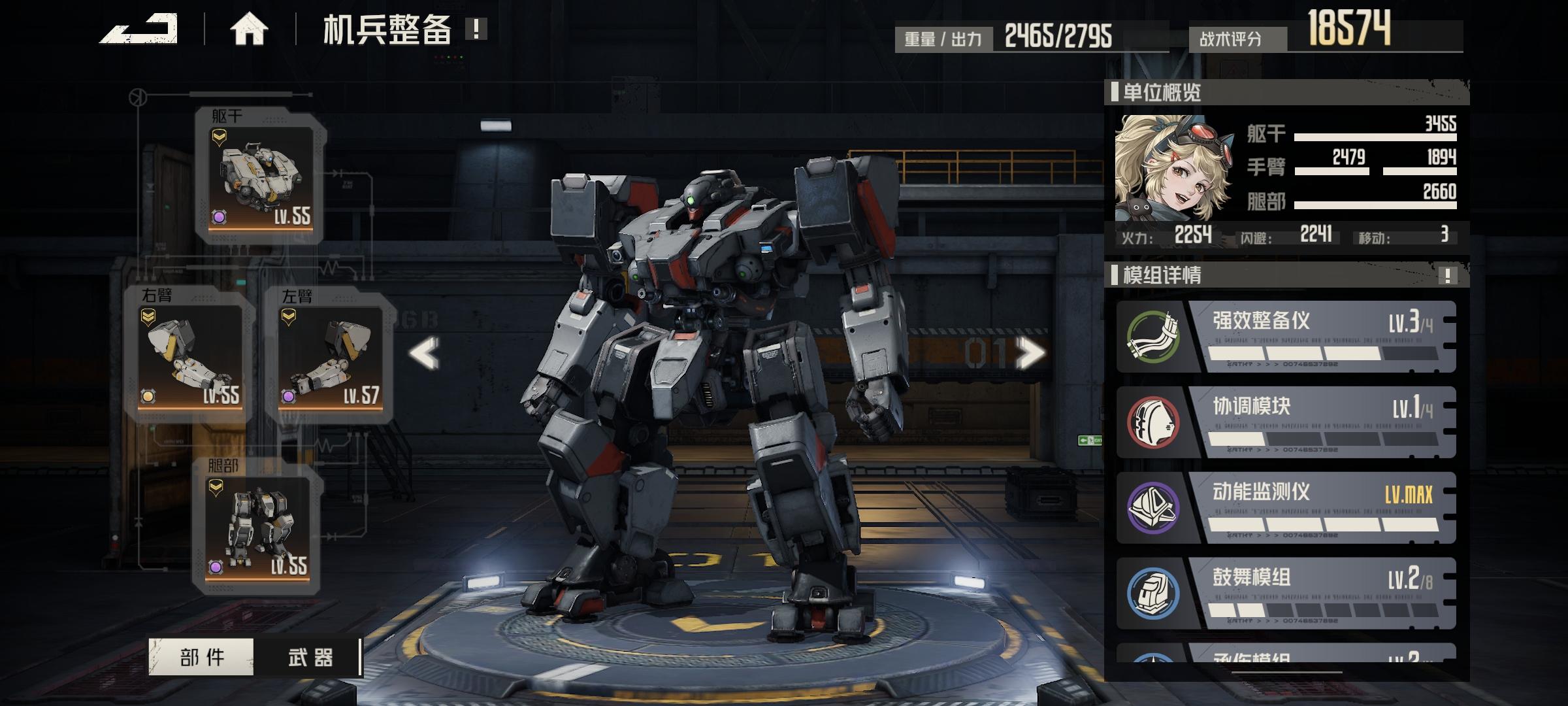Select the 躯干 torso part slot
The height and width of the screenshot is (706, 1568).
pyautogui.click(x=261, y=176)
